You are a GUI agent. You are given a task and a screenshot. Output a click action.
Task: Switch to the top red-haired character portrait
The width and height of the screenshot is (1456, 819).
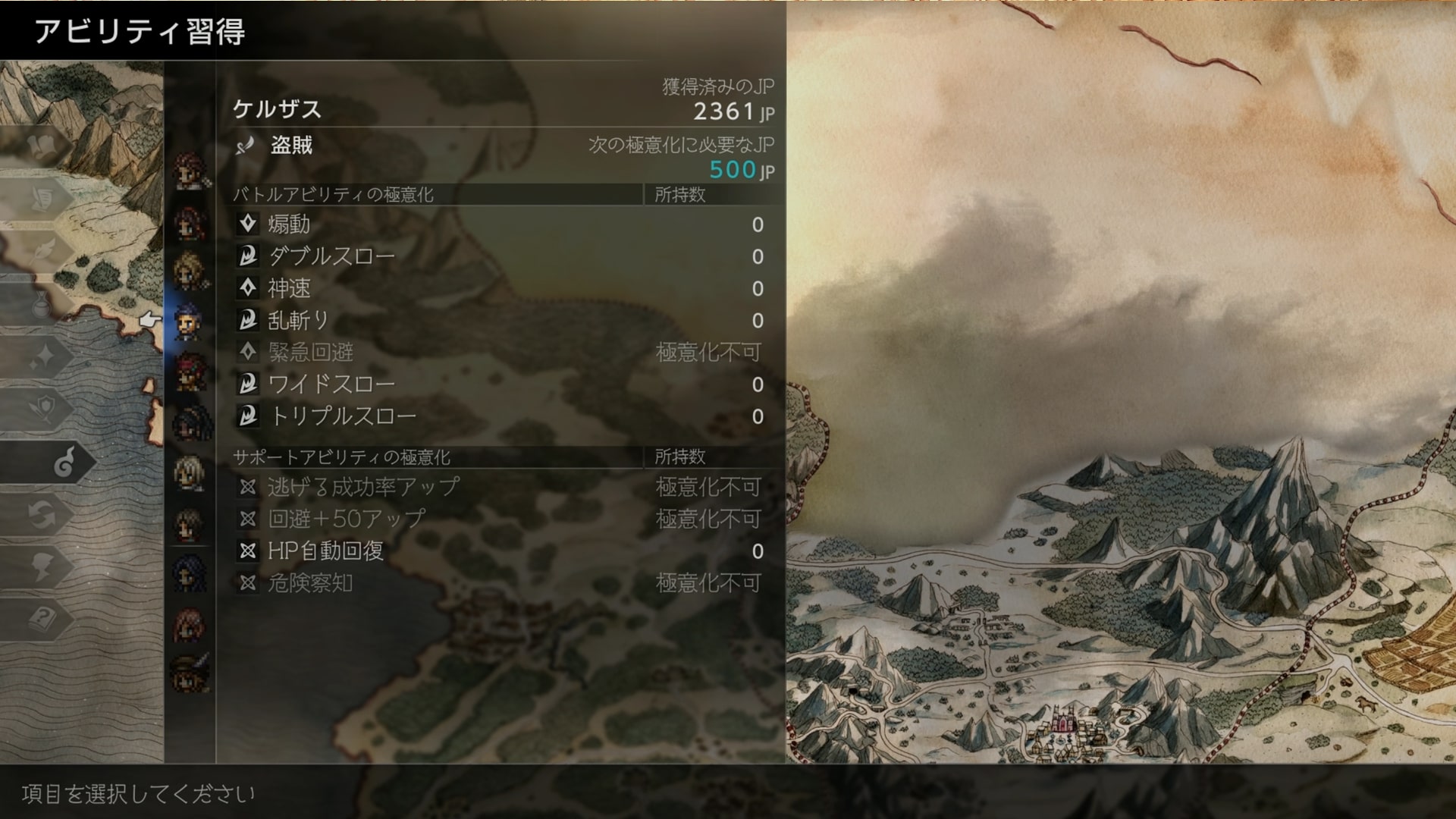coord(189,169)
